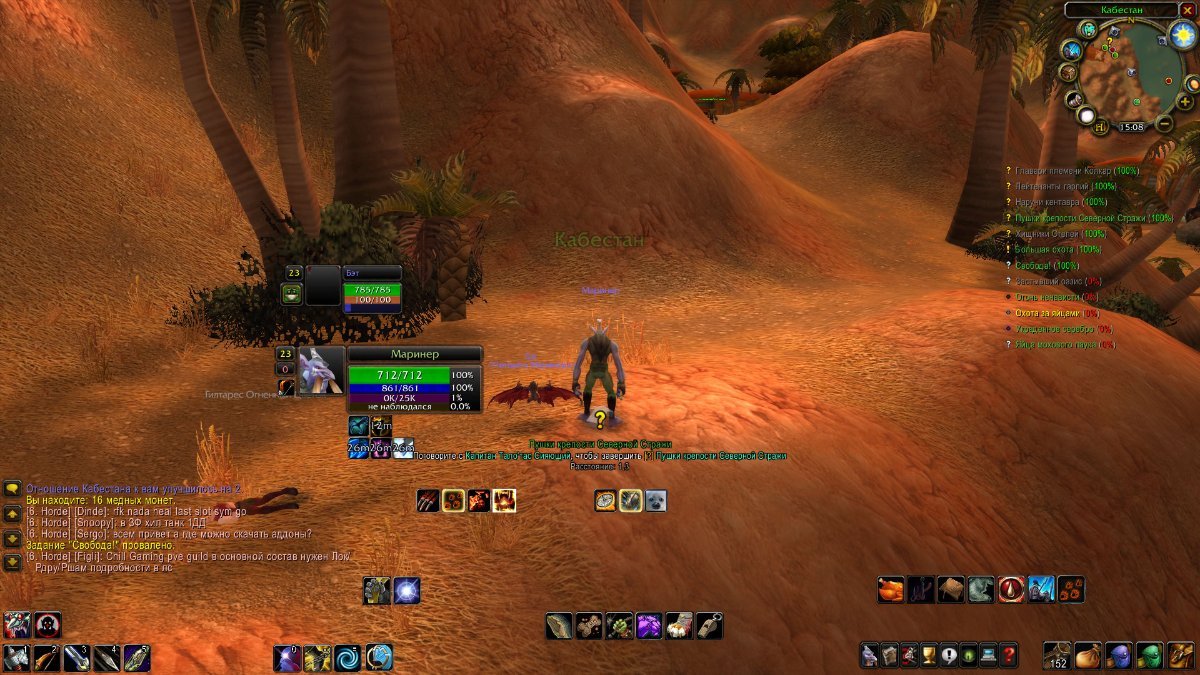This screenshot has width=1200, height=675.
Task: Open the backpack with 152 count
Action: tap(1058, 656)
